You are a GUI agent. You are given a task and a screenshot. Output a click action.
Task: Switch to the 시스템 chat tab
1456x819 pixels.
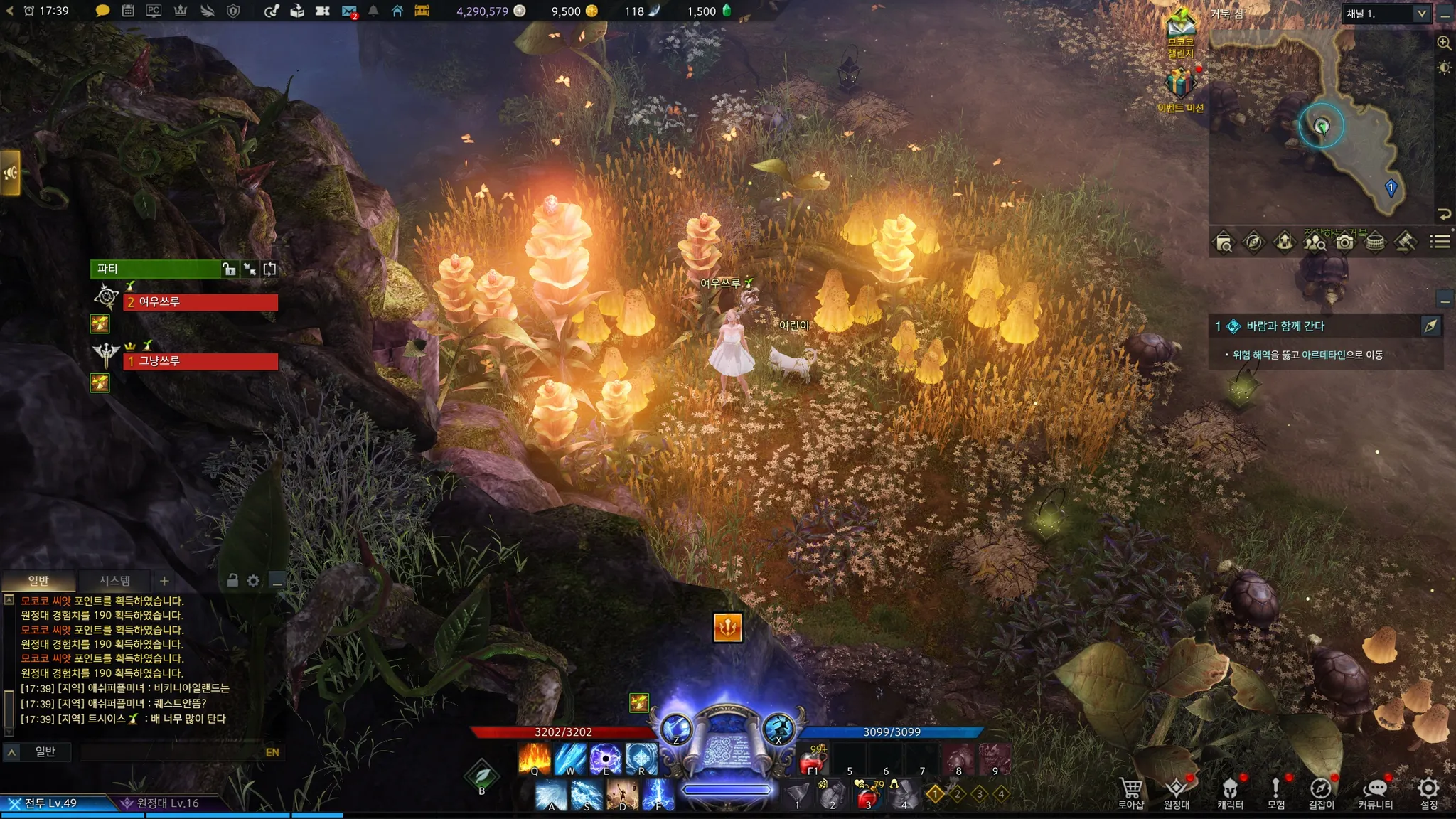[x=114, y=581]
